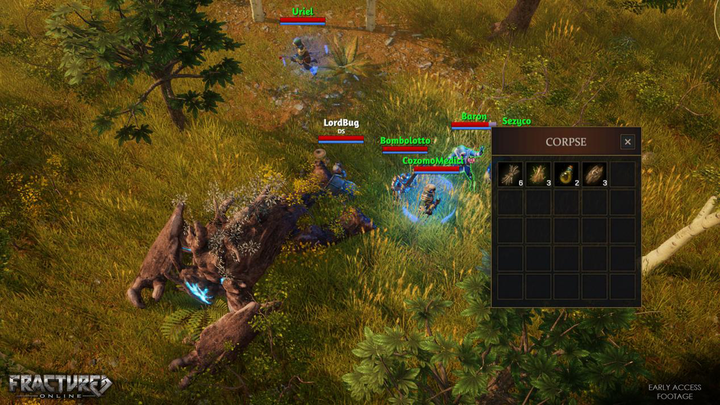Loot the three pale fiber tufts
720x405 pixels.
[538, 174]
